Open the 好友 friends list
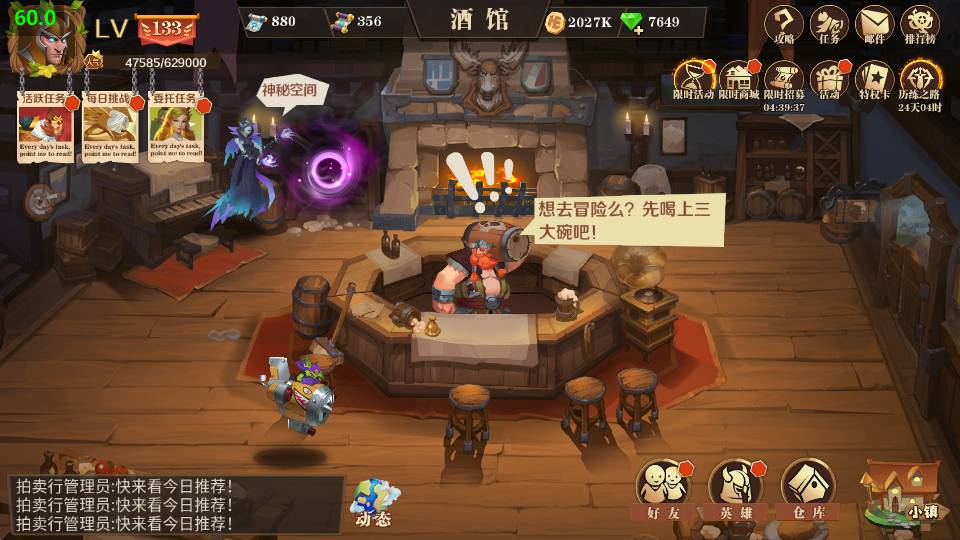 663,488
